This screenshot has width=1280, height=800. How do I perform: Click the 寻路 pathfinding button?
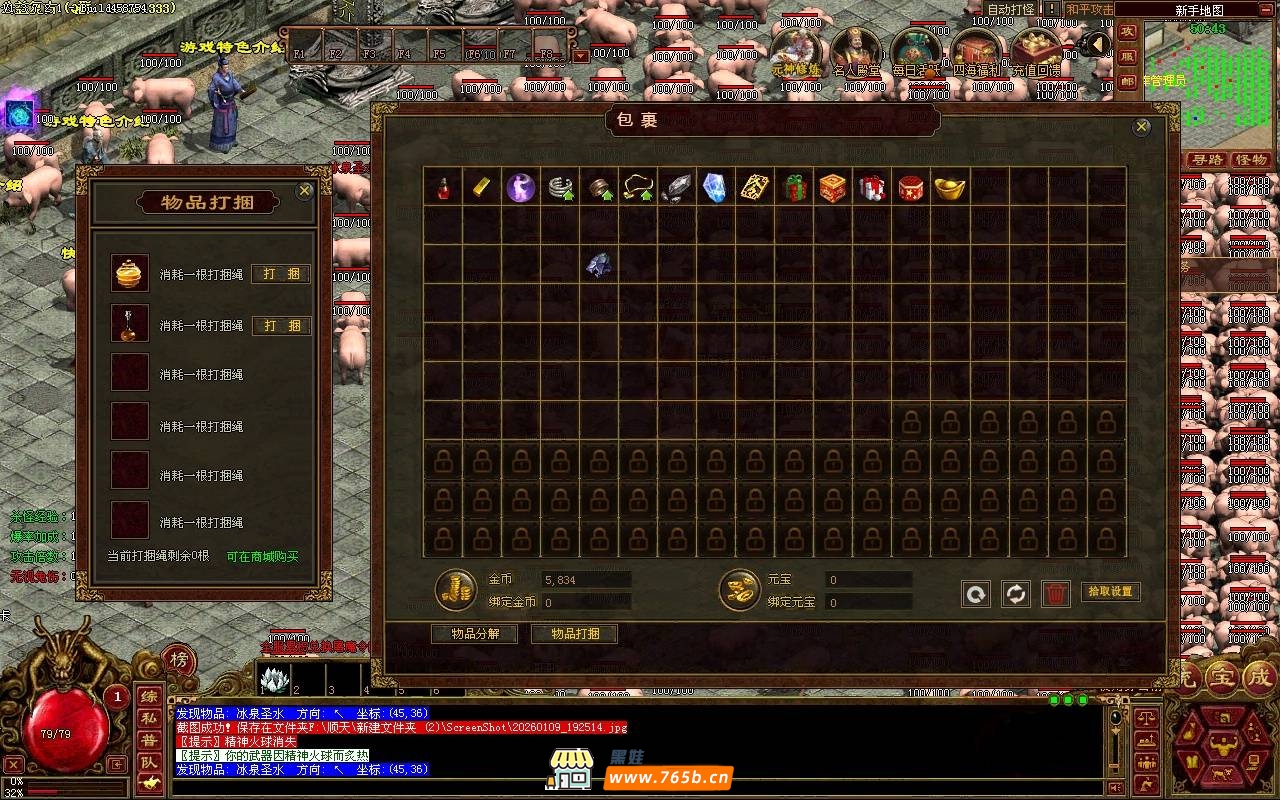pos(1207,160)
